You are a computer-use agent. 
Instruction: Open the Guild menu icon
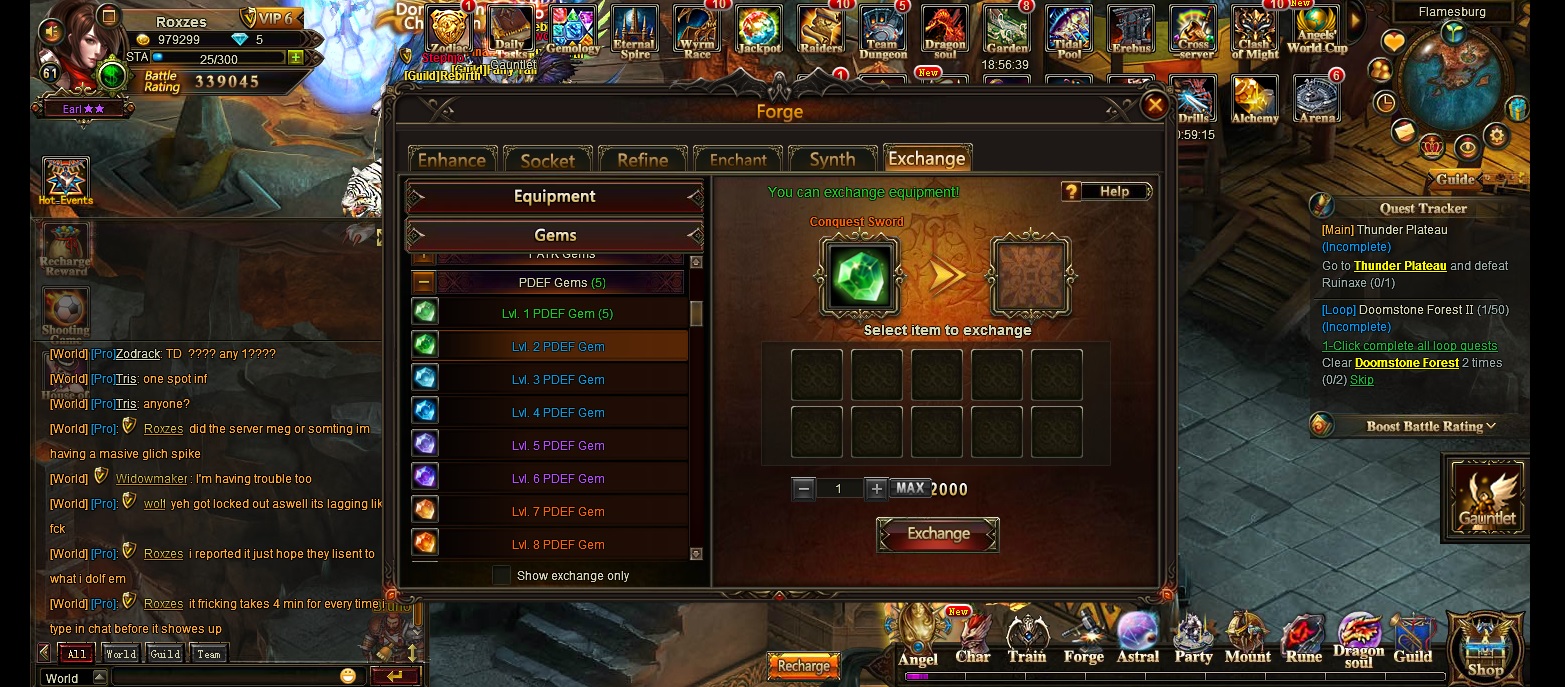pos(1412,640)
